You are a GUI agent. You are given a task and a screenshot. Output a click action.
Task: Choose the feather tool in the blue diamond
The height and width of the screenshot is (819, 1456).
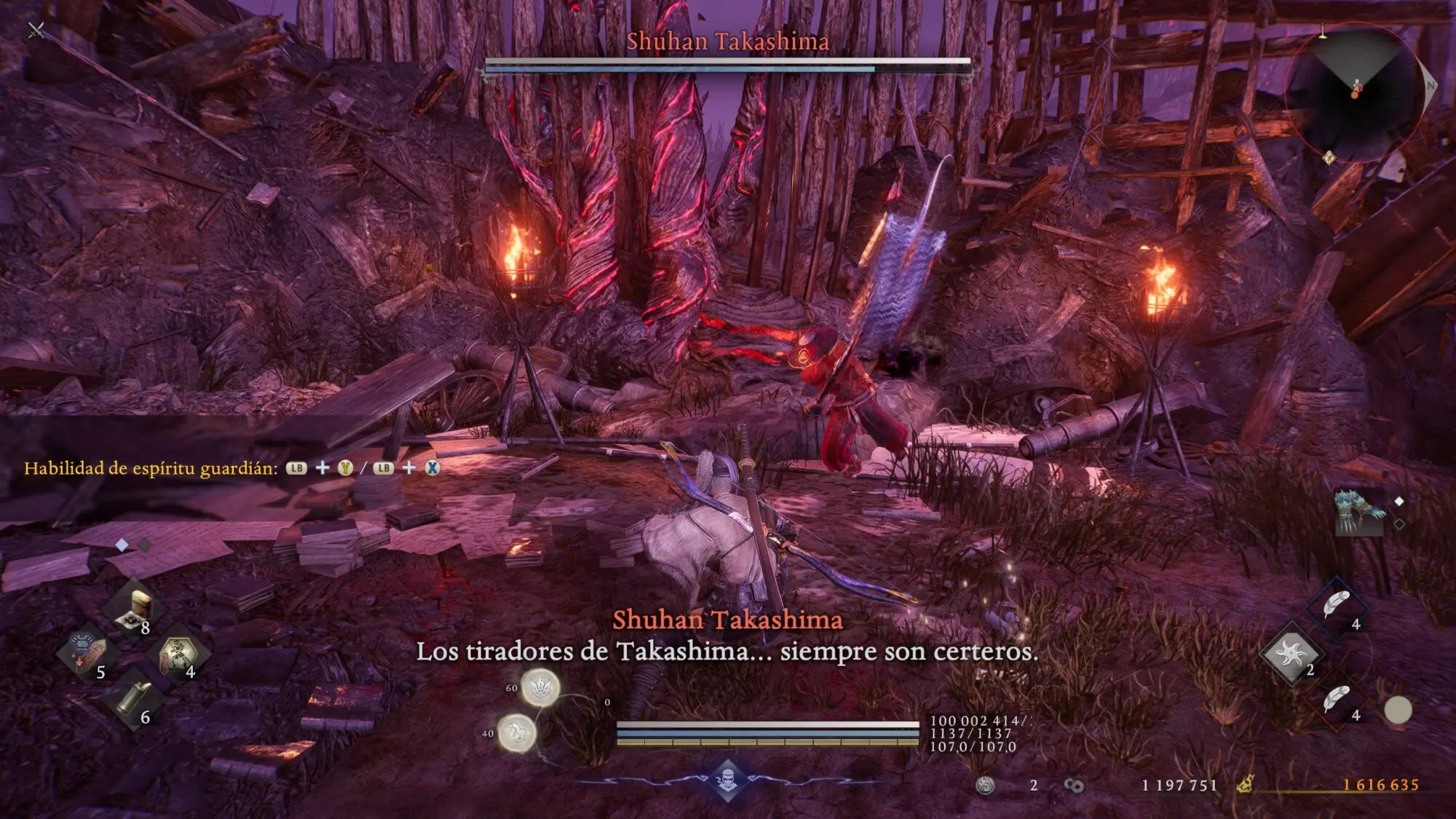tap(1337, 606)
